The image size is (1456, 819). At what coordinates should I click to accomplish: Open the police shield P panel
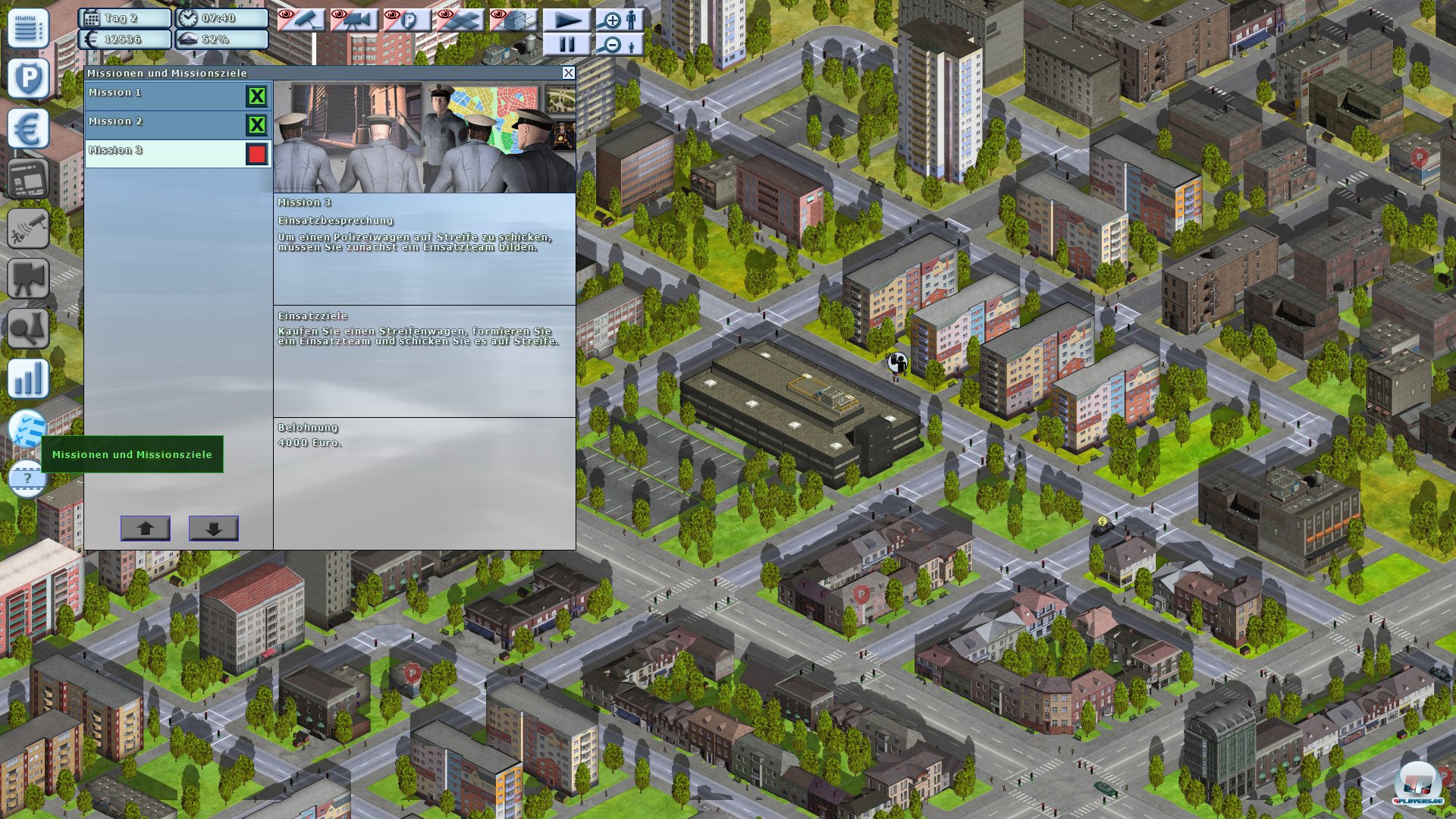(x=28, y=77)
